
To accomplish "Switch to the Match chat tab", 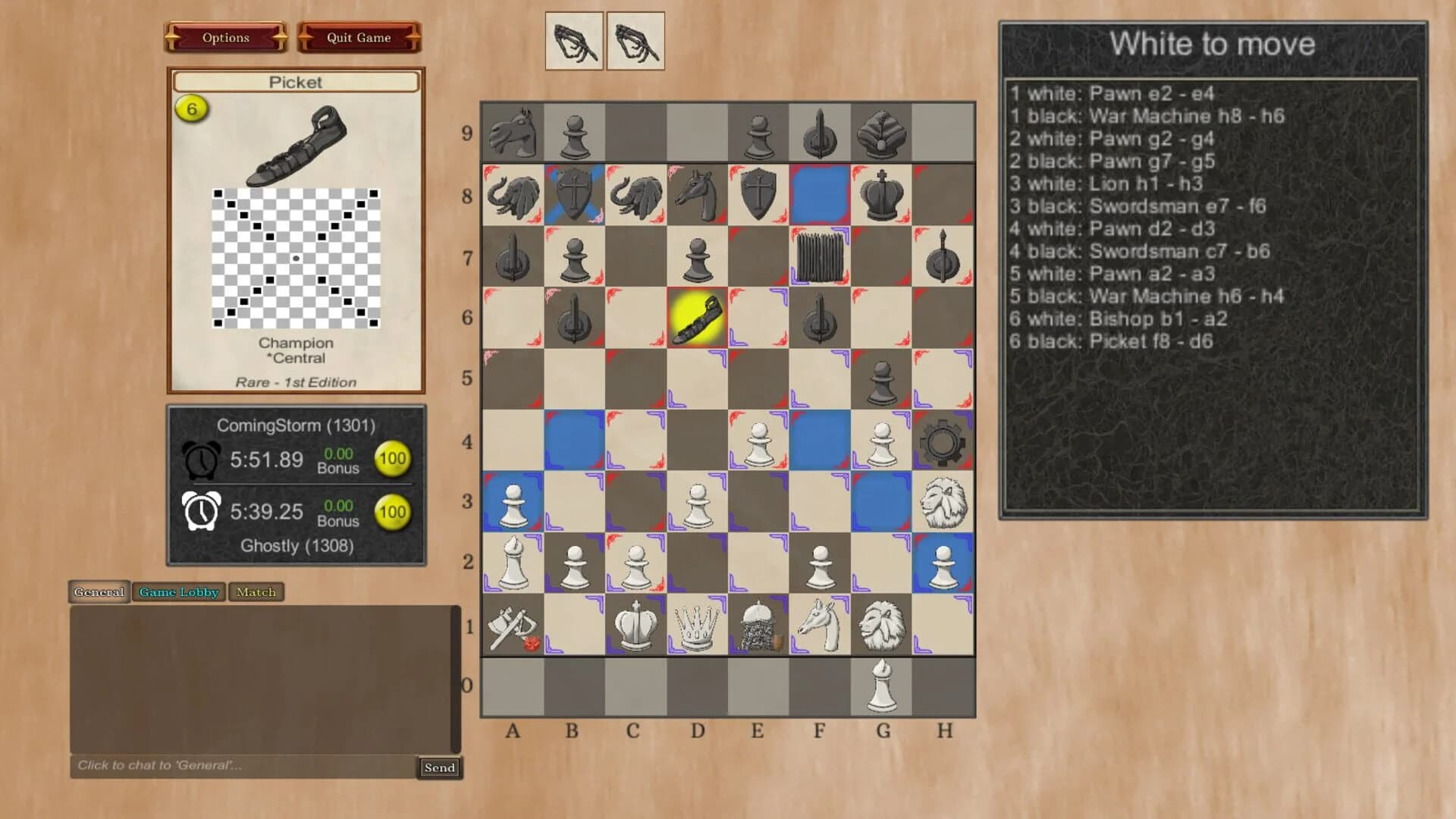I will 256,592.
